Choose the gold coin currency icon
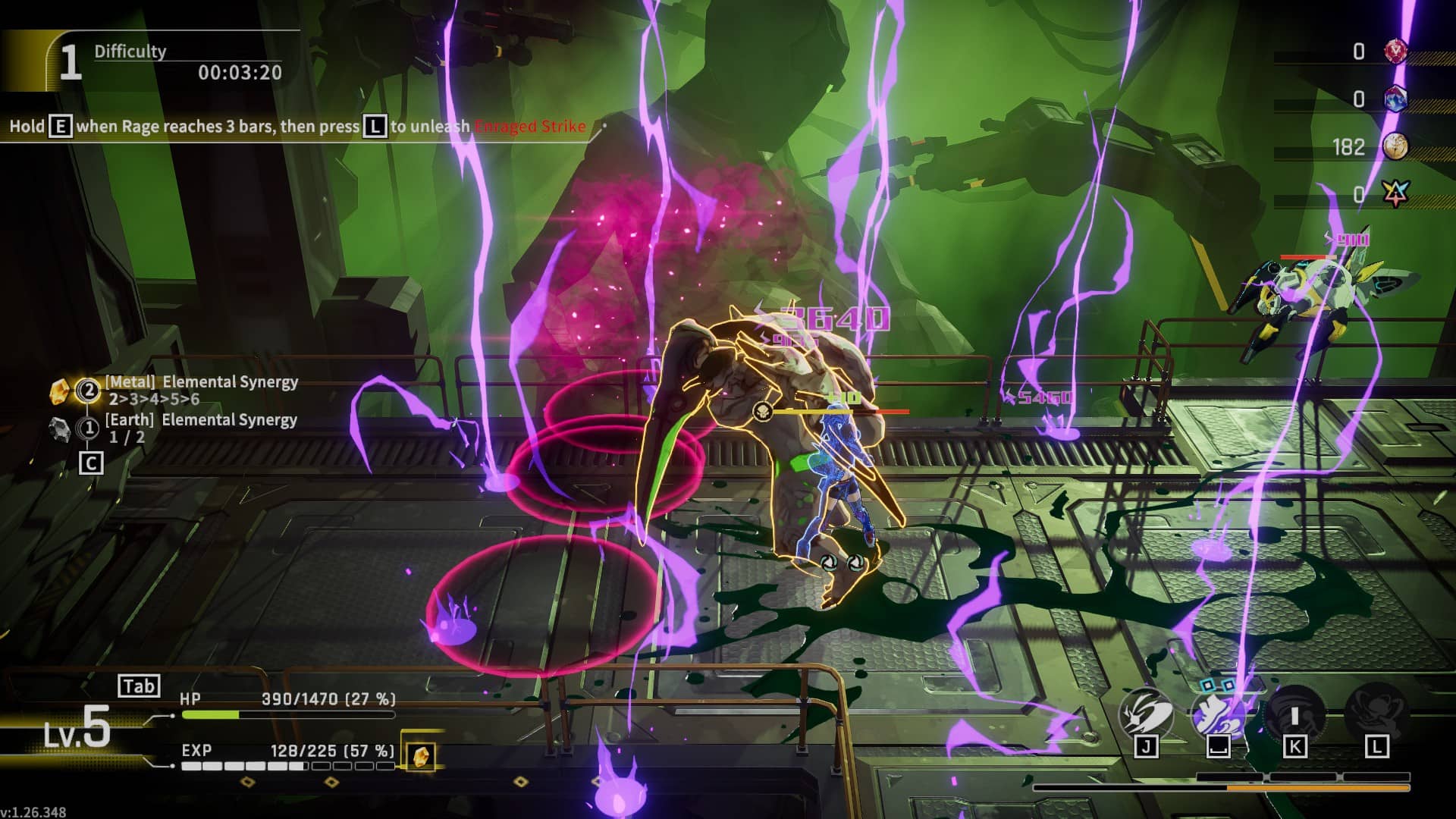The width and height of the screenshot is (1456, 819). 1395,147
